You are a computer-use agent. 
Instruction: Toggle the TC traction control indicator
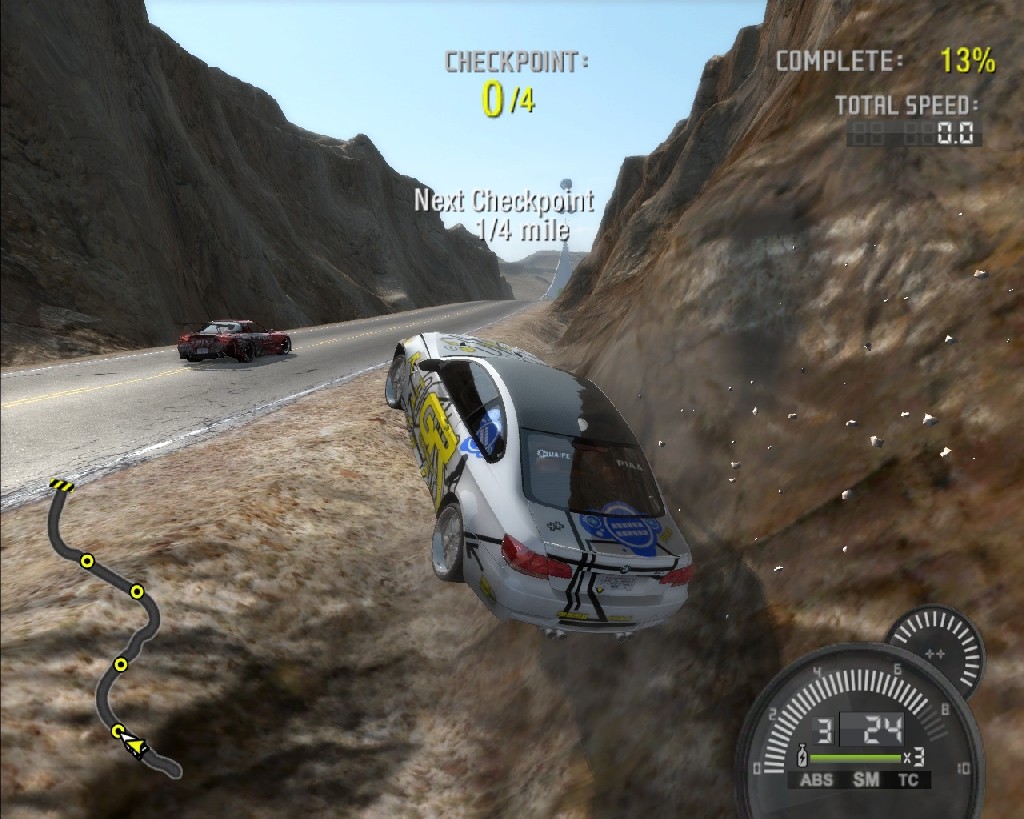pyautogui.click(x=908, y=781)
